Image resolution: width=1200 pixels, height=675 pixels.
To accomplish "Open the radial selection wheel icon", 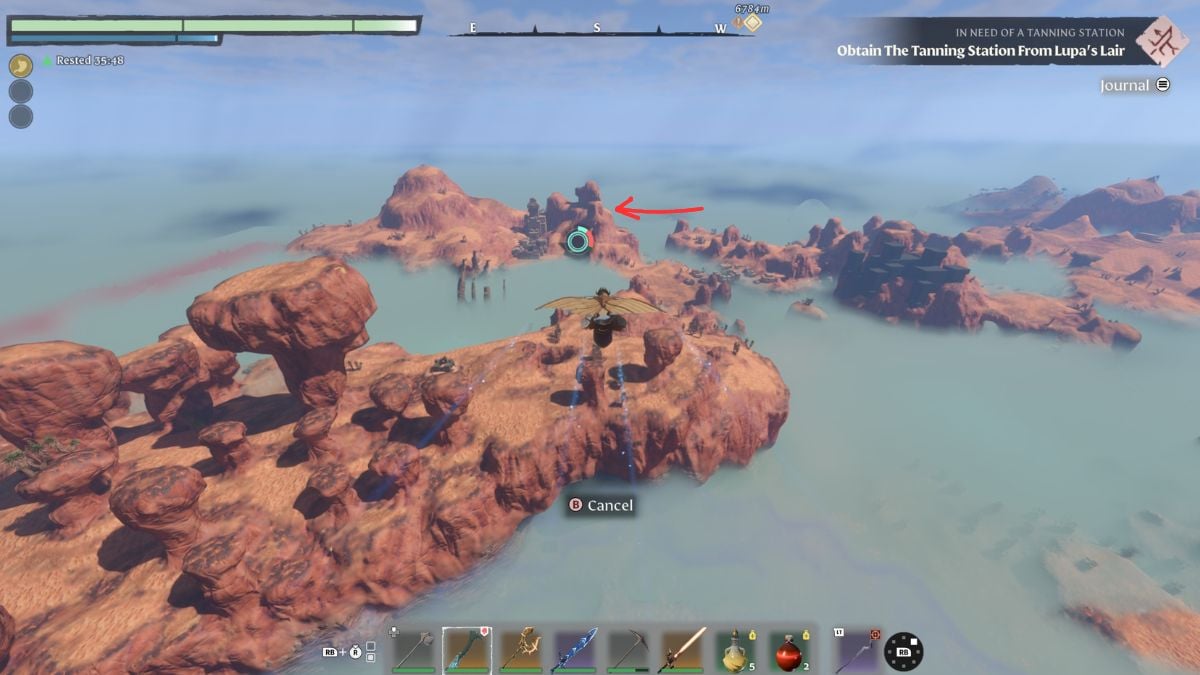I will pyautogui.click(x=903, y=651).
